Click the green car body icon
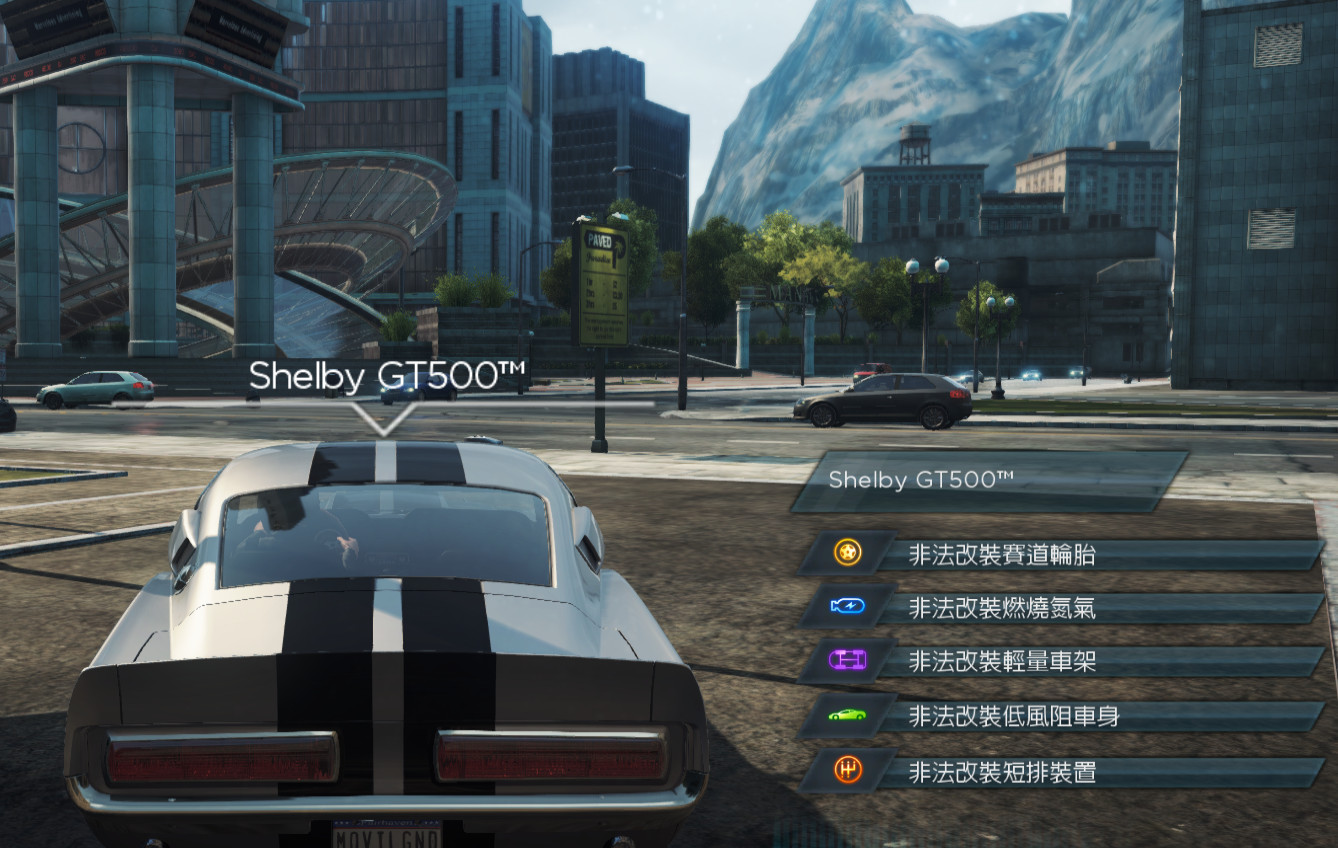The image size is (1338, 848). [x=847, y=715]
